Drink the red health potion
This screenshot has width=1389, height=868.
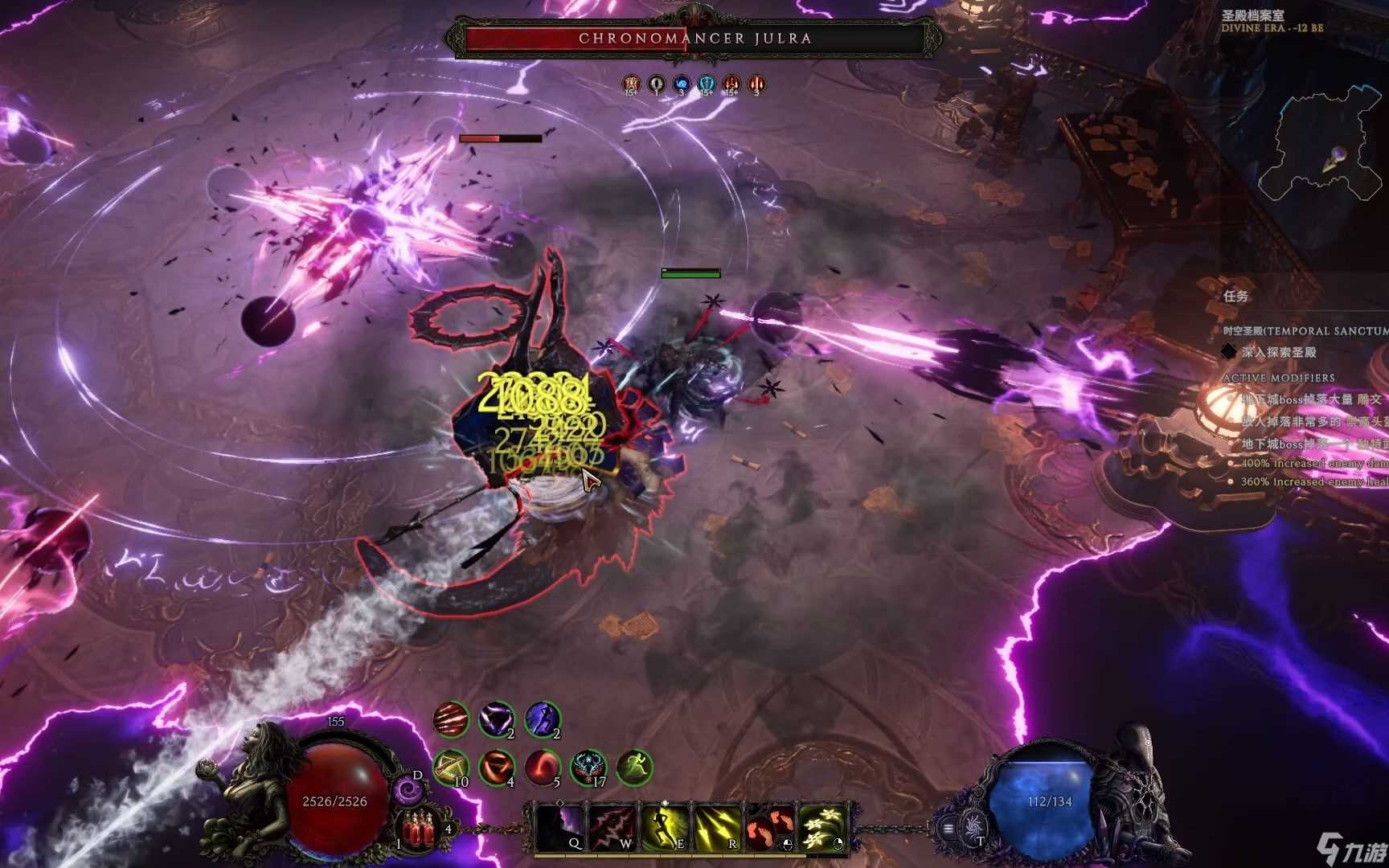417,828
